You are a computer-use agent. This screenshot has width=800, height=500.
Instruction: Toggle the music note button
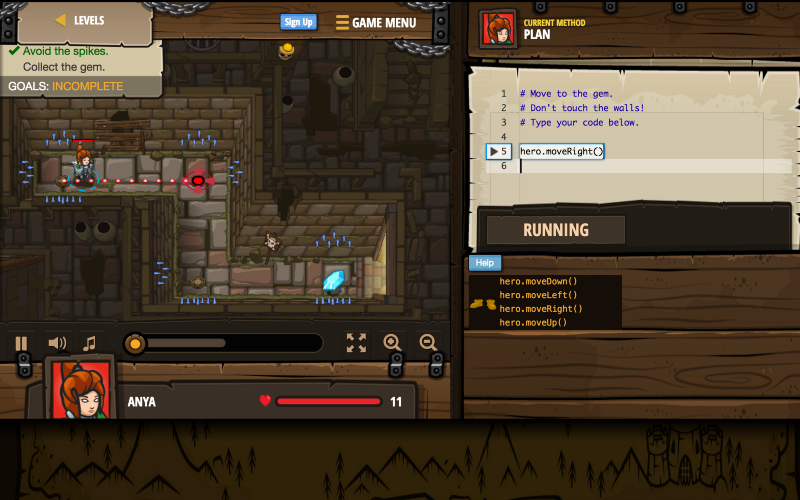pyautogui.click(x=90, y=343)
